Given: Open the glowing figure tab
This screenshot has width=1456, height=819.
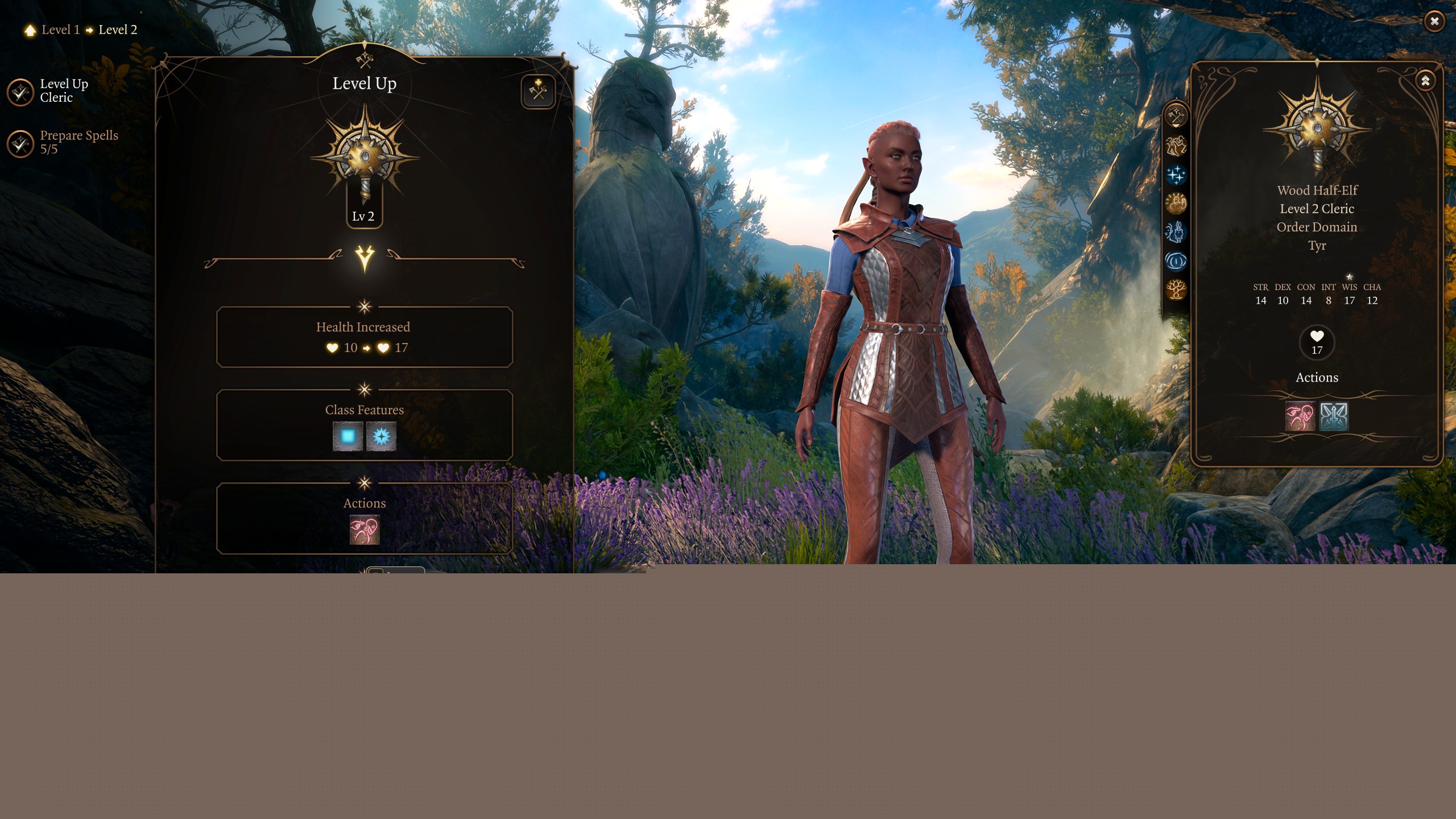Looking at the screenshot, I should 1176,203.
